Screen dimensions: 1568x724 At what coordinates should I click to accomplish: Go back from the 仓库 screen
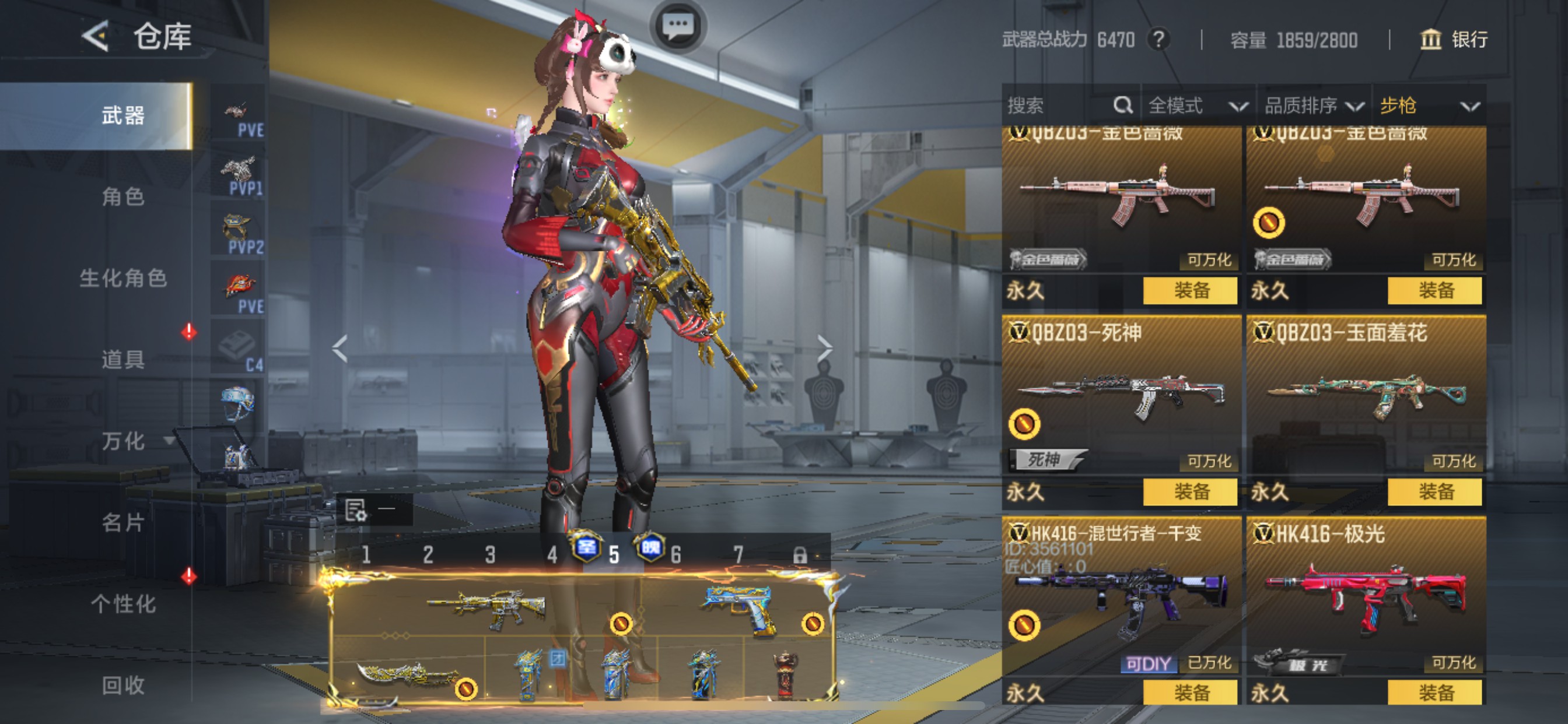click(96, 37)
